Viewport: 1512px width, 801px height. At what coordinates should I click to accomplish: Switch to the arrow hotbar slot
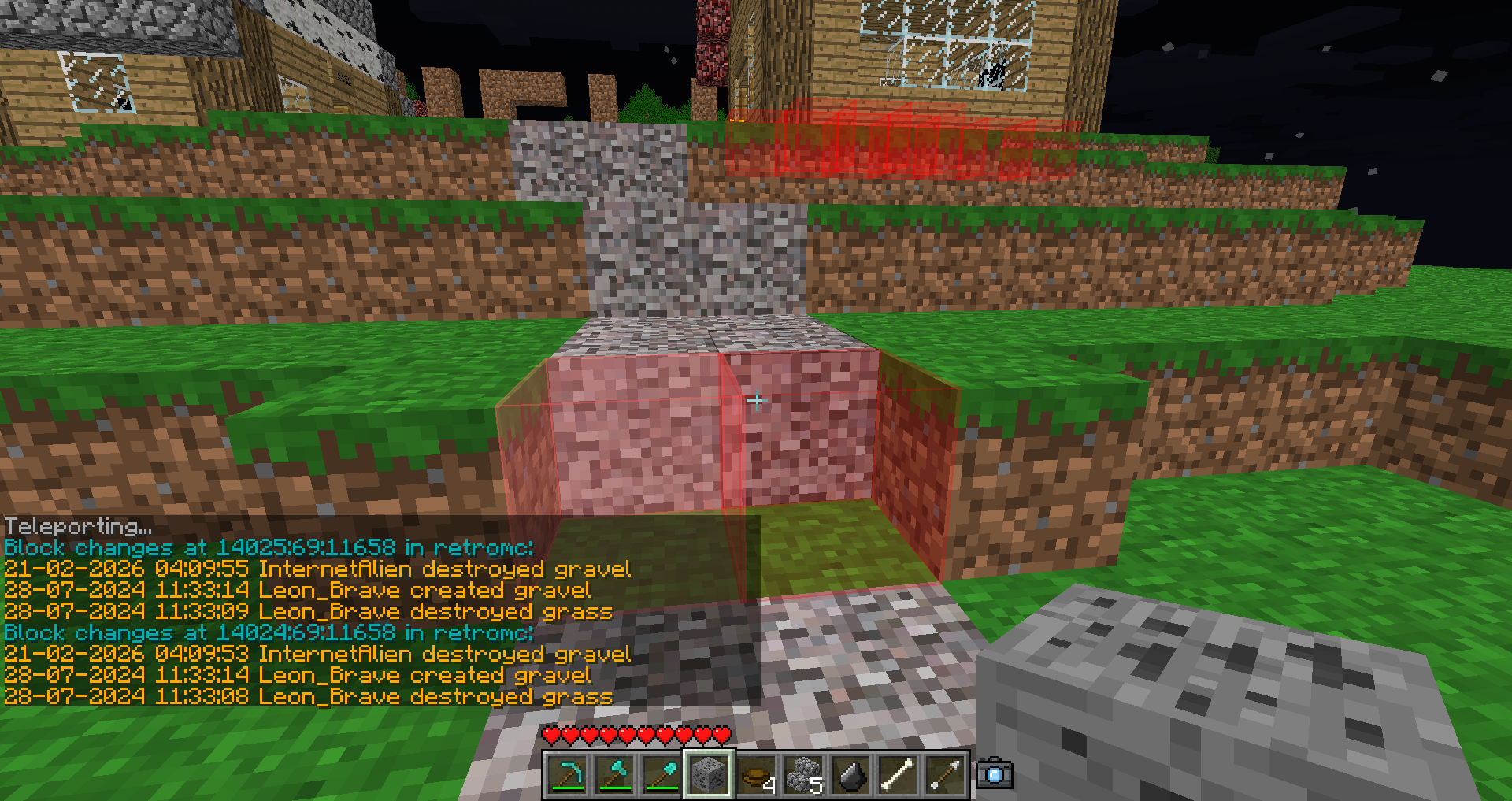pos(945,775)
